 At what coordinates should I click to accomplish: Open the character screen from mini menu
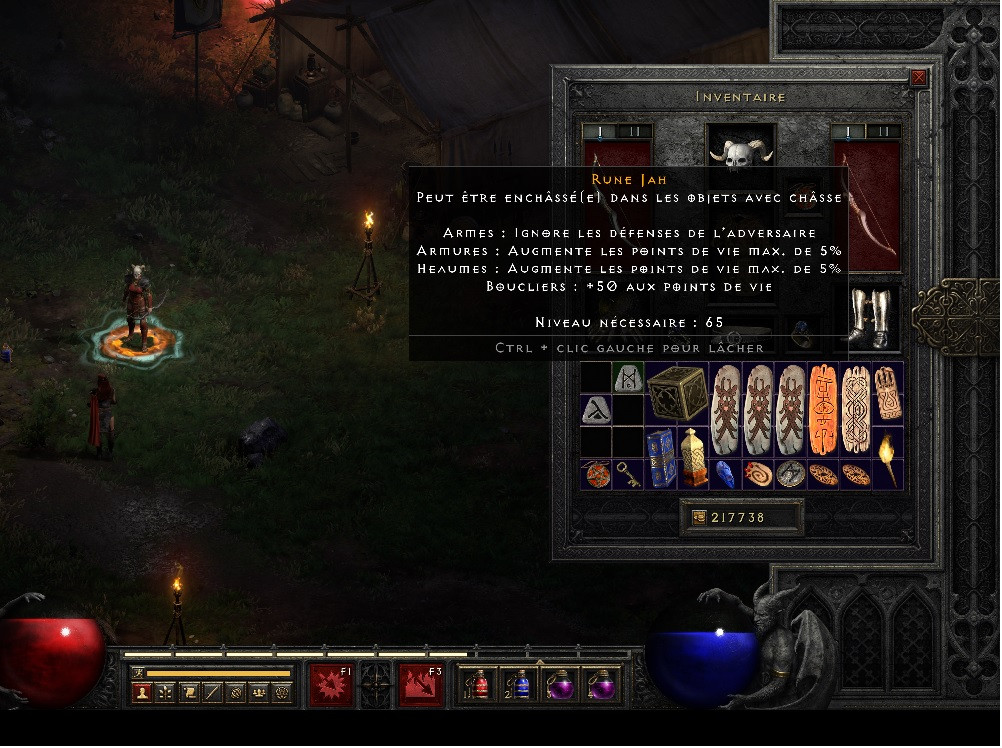(142, 692)
